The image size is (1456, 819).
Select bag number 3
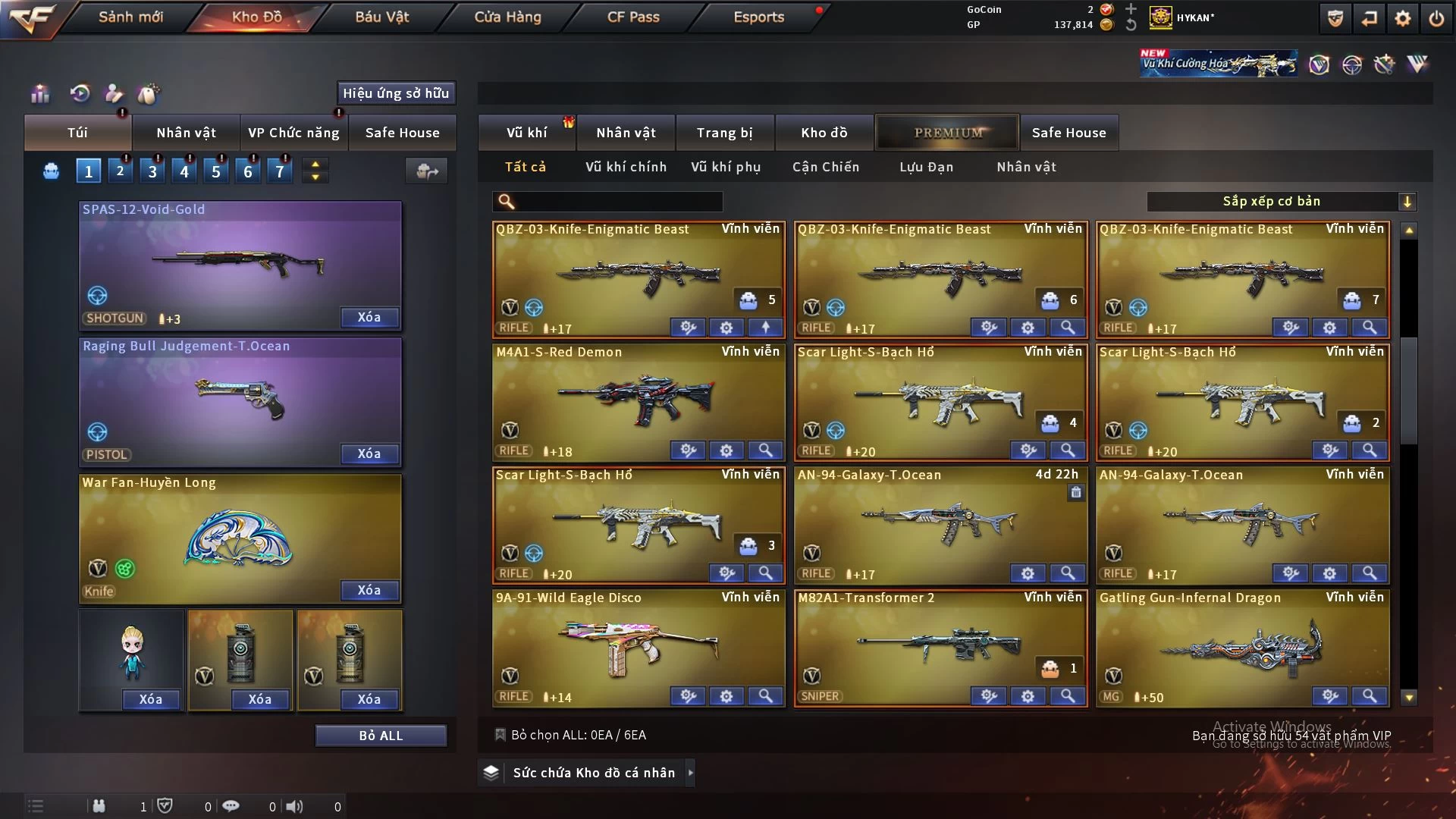click(x=152, y=171)
